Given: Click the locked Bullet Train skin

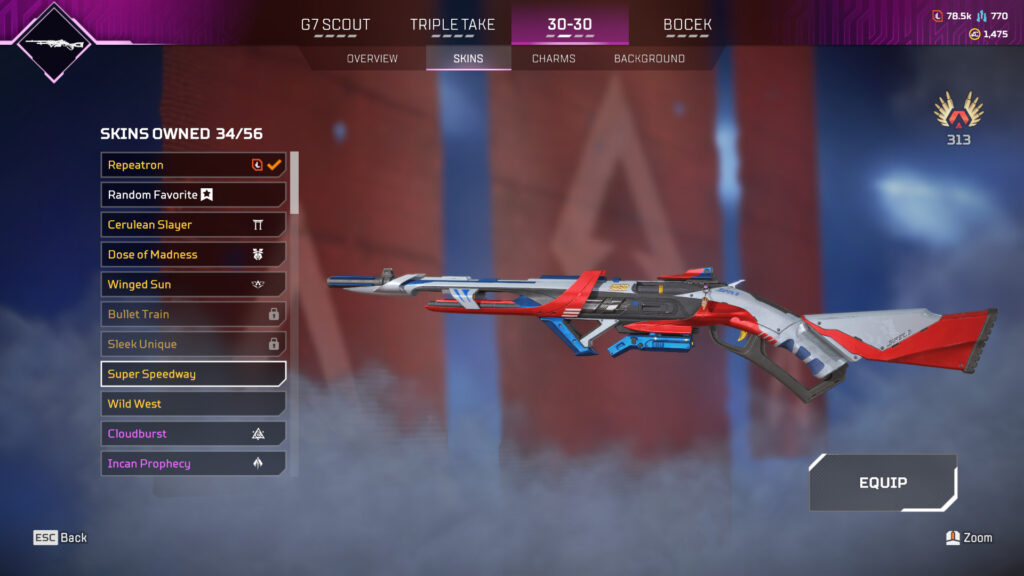Looking at the screenshot, I should point(193,315).
